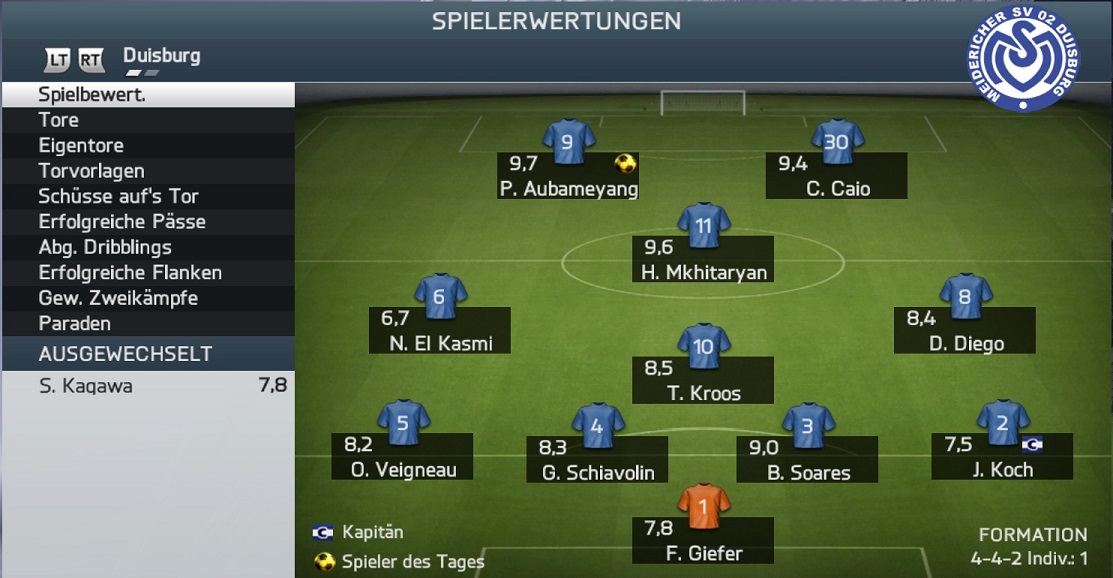Image resolution: width=1113 pixels, height=578 pixels.
Task: Choose T. Kroos number 10
Action: pyautogui.click(x=703, y=347)
